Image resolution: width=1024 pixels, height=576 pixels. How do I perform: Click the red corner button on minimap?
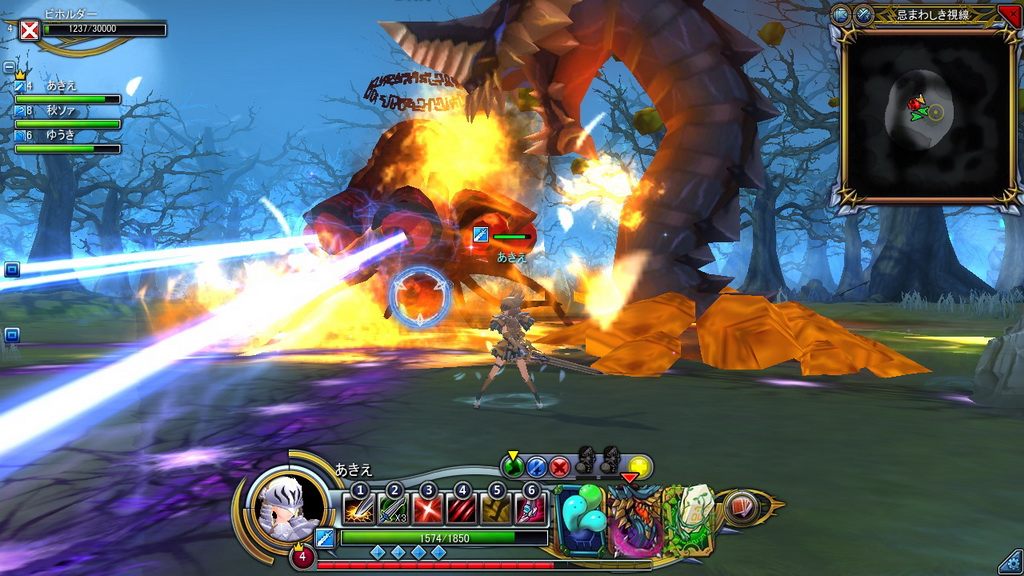[x=1009, y=14]
